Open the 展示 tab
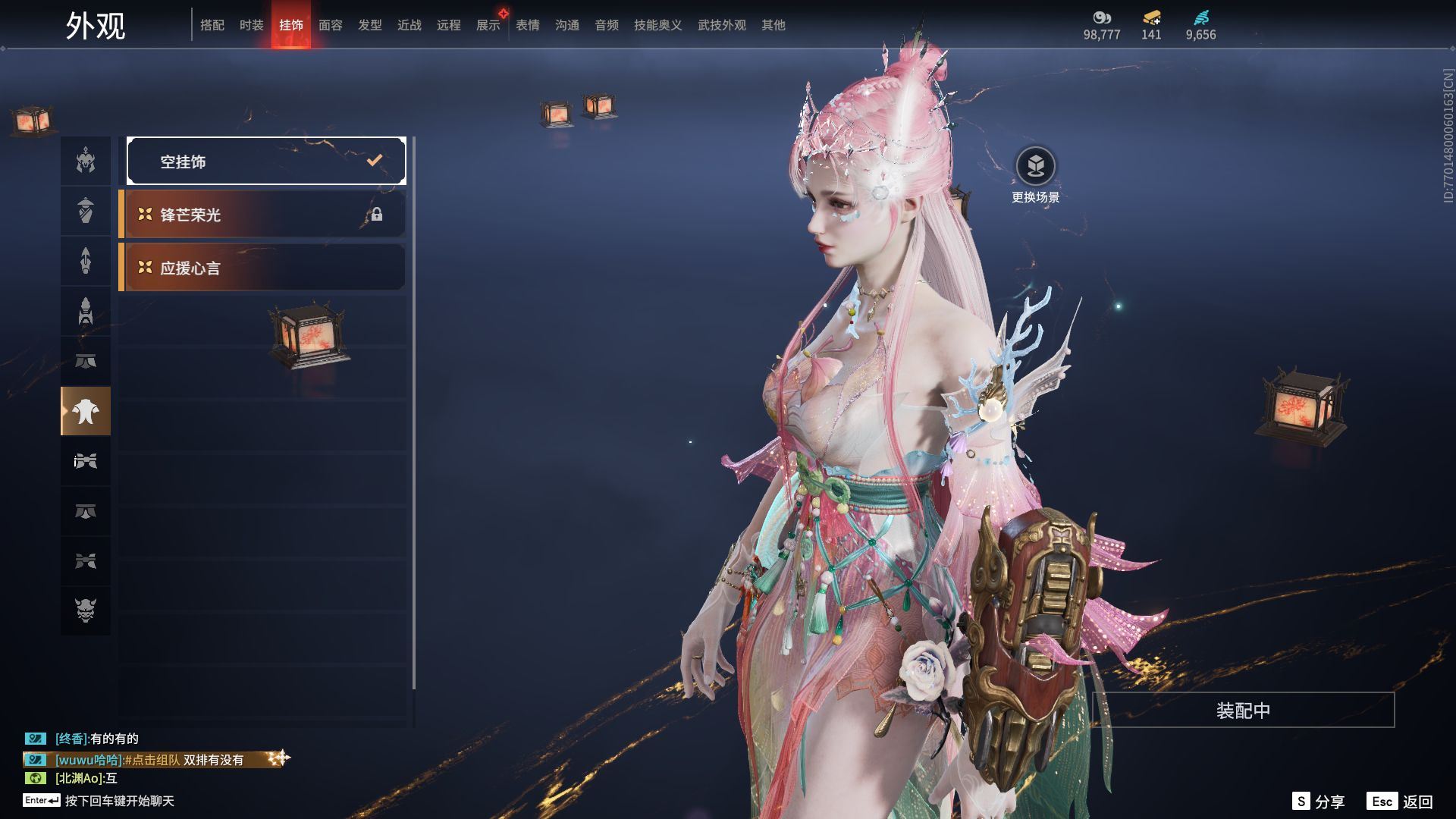The image size is (1456, 819). coord(488,25)
